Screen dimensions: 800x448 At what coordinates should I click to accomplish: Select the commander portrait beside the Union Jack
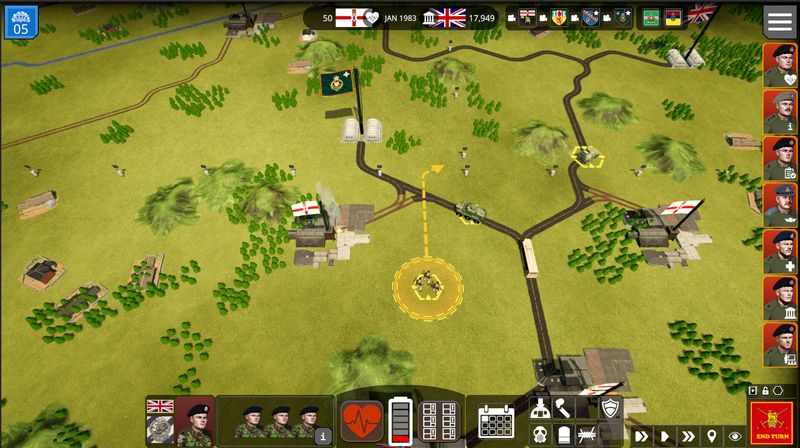click(194, 421)
